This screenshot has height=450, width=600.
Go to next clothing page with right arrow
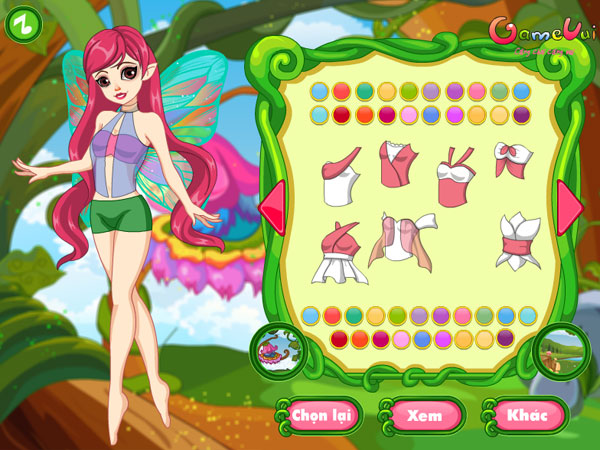click(x=570, y=201)
